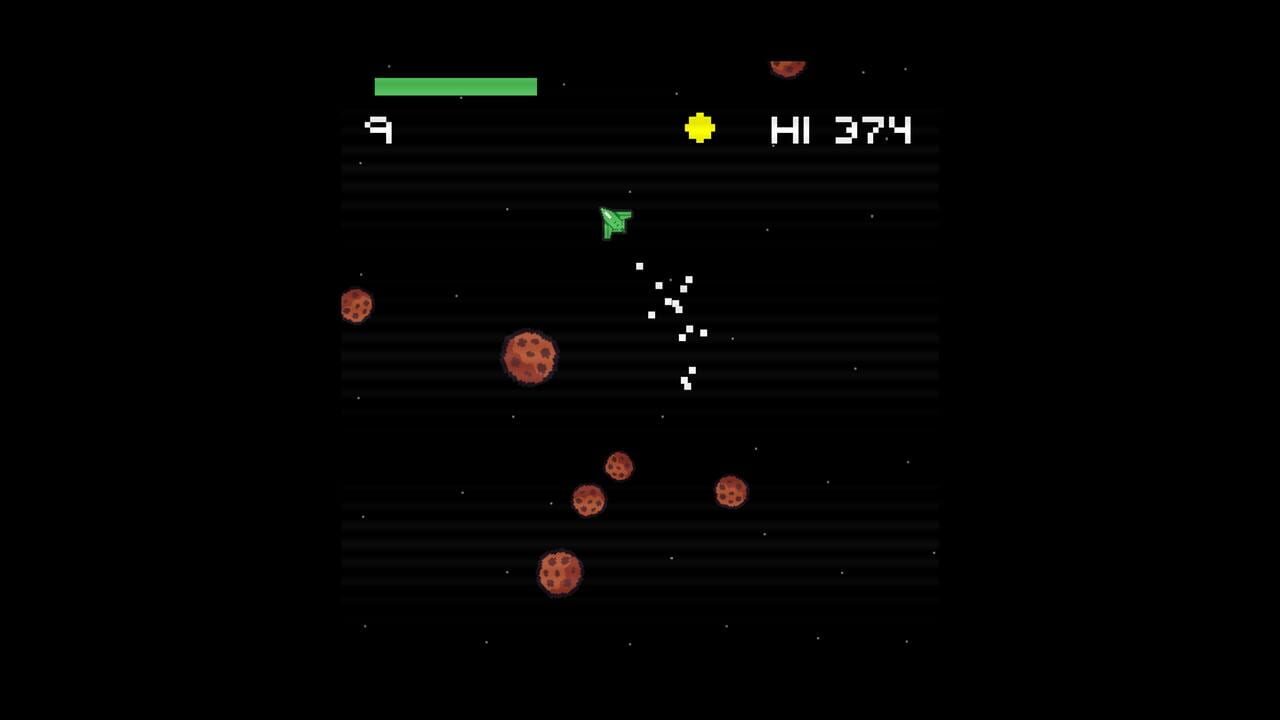Click the HI score label
The image size is (1280, 720).
[x=789, y=129]
